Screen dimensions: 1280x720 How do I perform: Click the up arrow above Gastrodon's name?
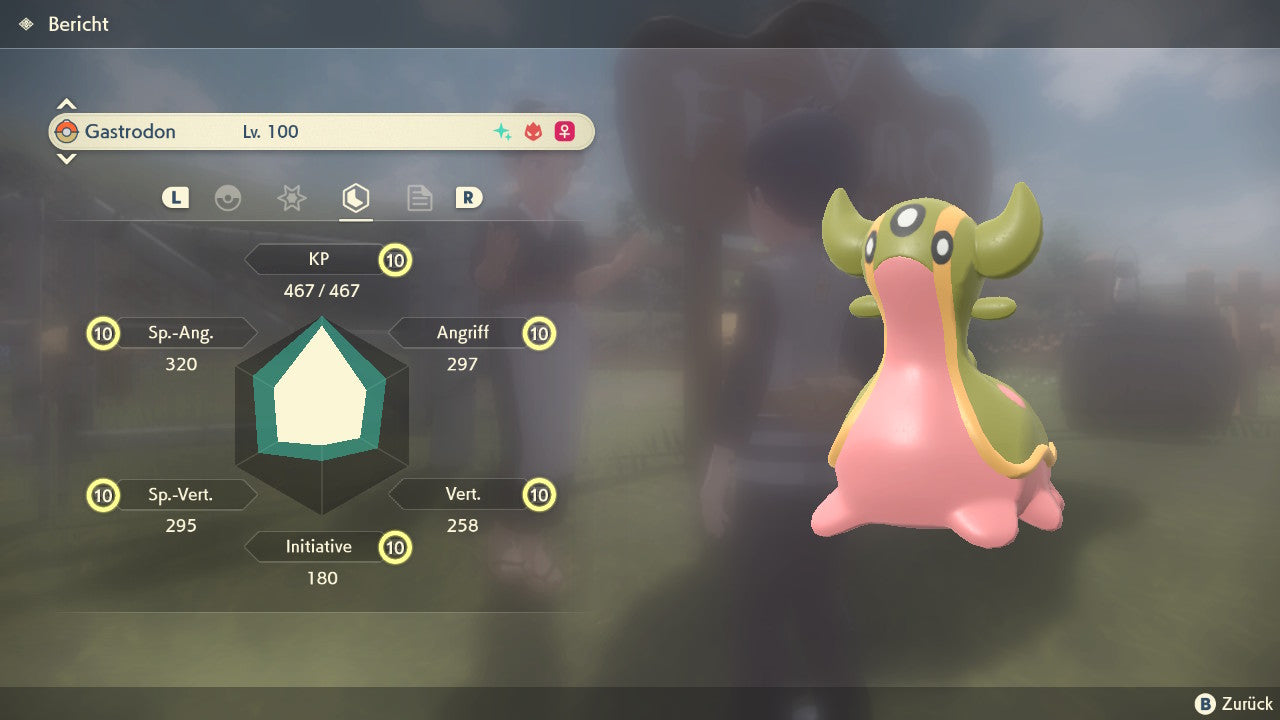pos(66,104)
